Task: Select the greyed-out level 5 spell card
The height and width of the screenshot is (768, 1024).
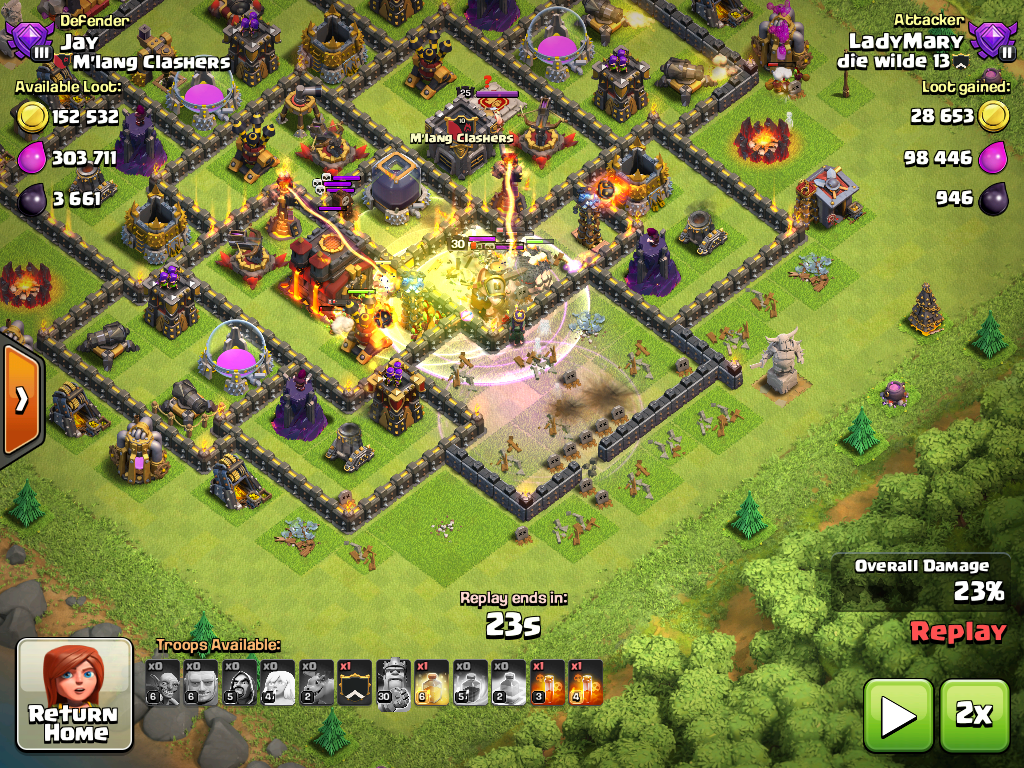Action: 470,683
